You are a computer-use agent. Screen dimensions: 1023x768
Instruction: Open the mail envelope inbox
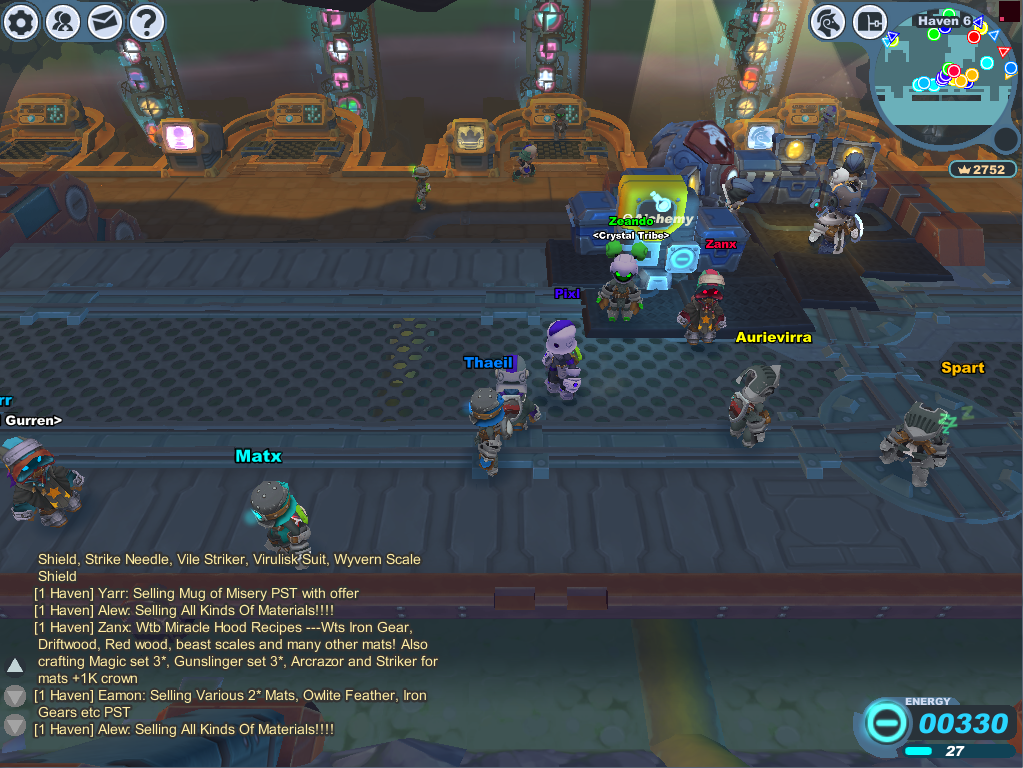[105, 22]
